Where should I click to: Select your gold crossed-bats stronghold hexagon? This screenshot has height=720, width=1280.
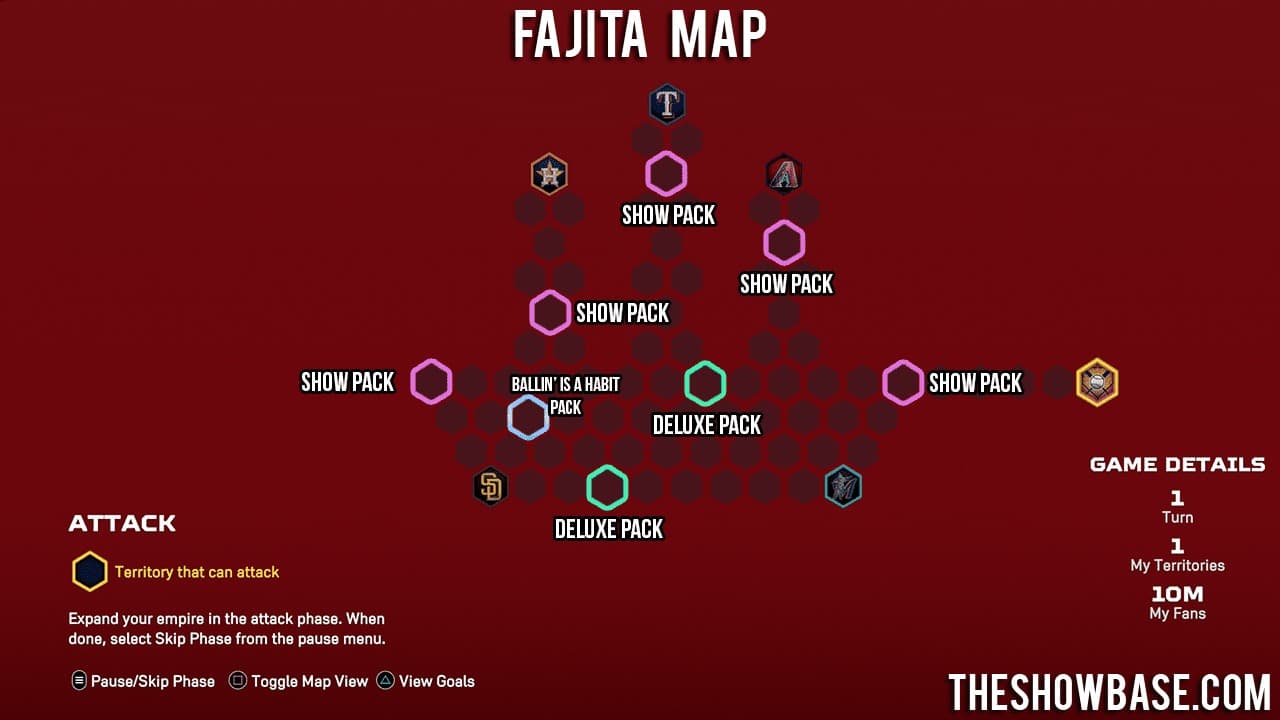pos(1097,381)
